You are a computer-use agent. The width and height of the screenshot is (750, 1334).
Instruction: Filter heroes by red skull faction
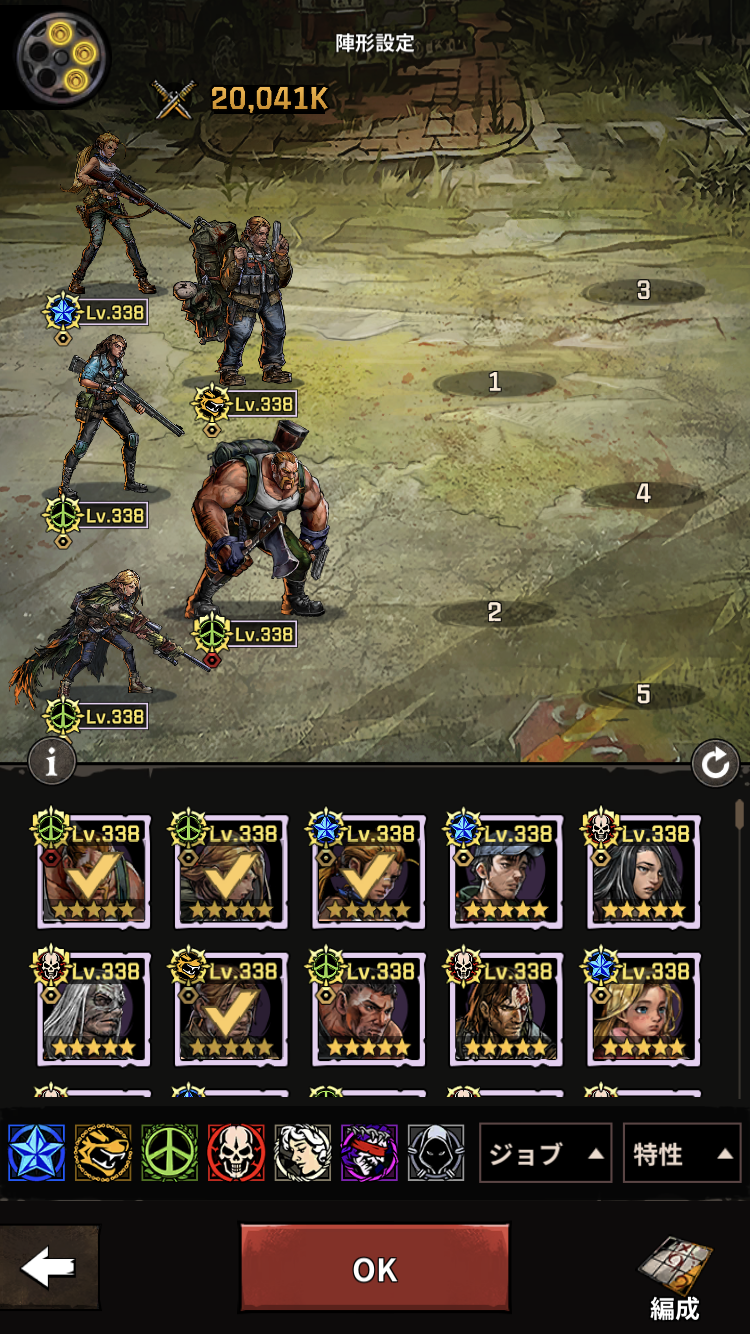click(236, 1153)
